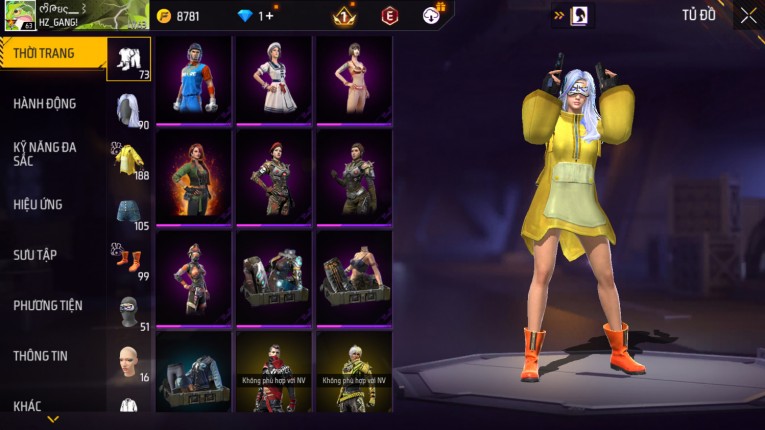
Task: Pick the shorts bottoms category icon
Action: click(x=129, y=210)
